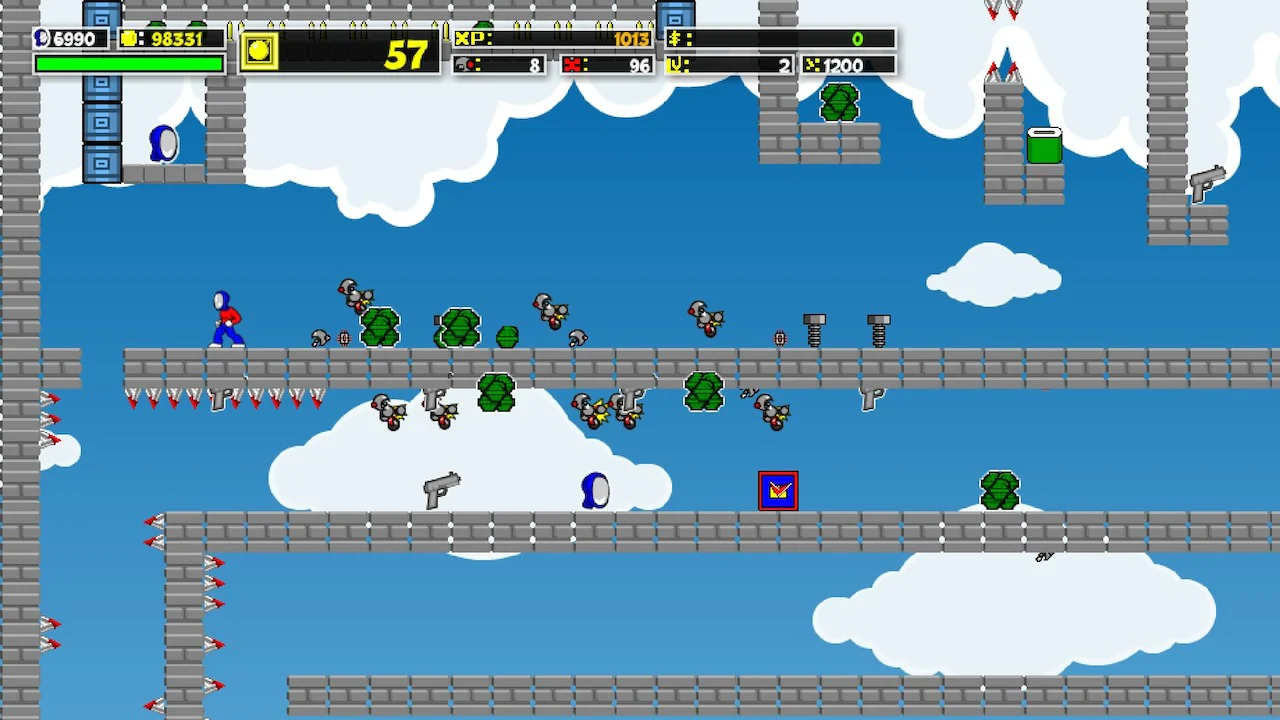1280x720 pixels.
Task: Click the green health bar
Action: pos(129,62)
